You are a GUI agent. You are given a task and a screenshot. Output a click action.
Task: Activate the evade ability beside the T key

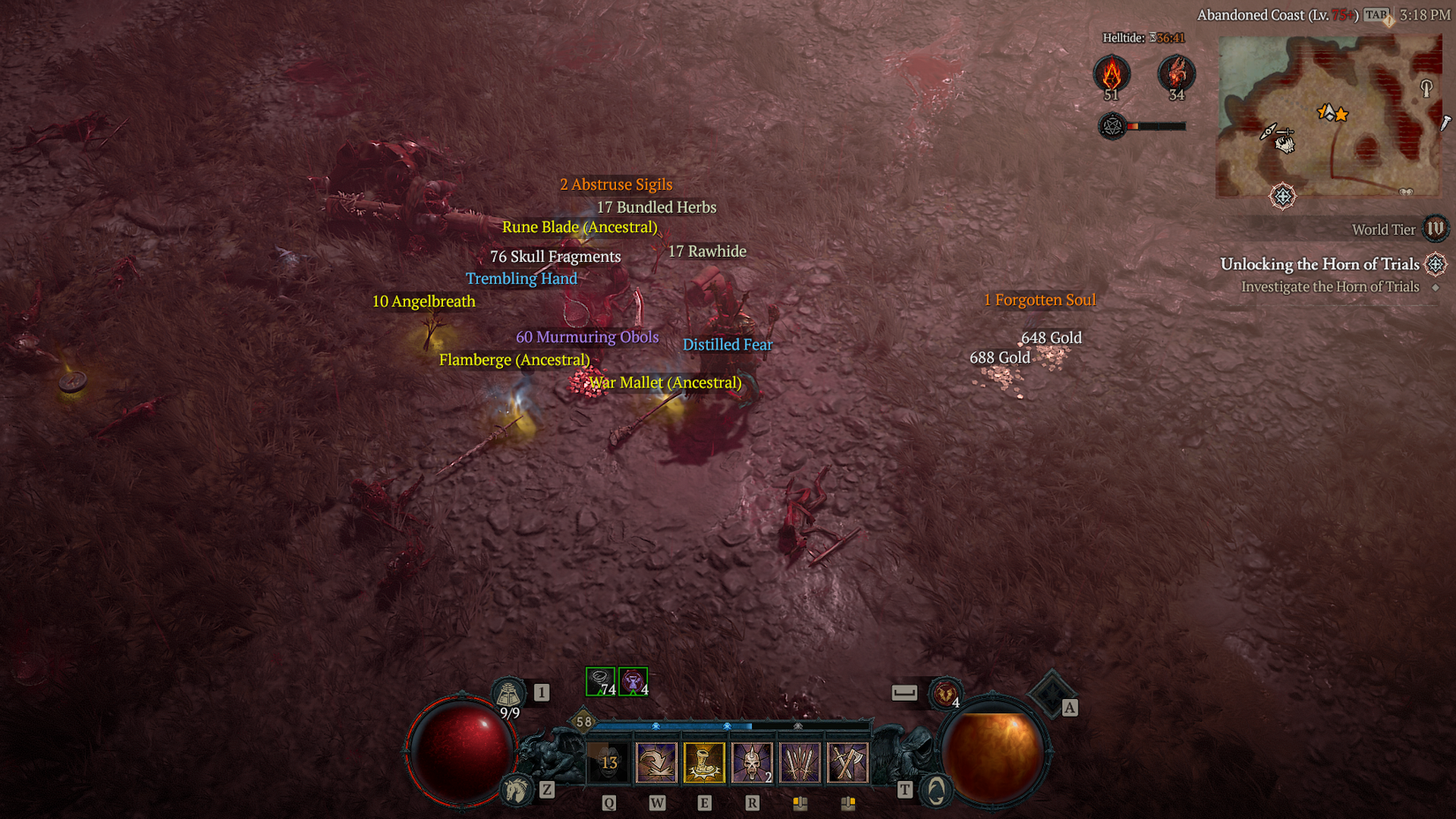coord(934,790)
